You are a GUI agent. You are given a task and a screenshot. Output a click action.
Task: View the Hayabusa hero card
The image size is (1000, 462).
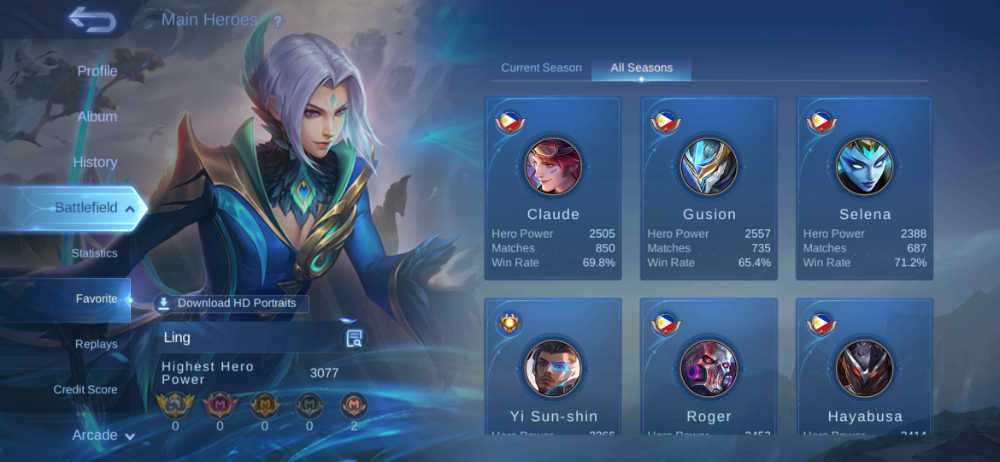point(865,366)
